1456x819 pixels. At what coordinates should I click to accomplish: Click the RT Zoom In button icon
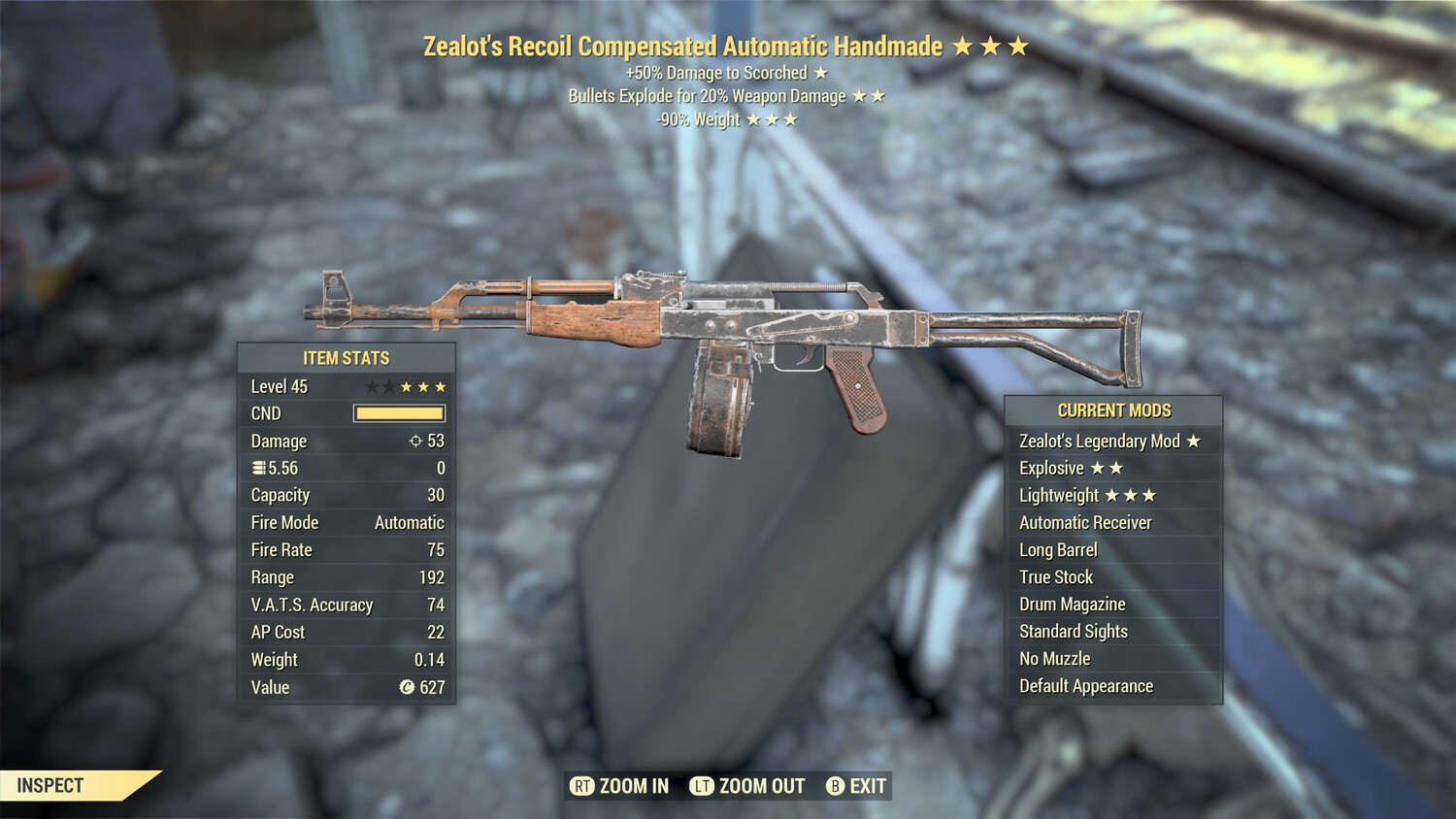click(582, 786)
